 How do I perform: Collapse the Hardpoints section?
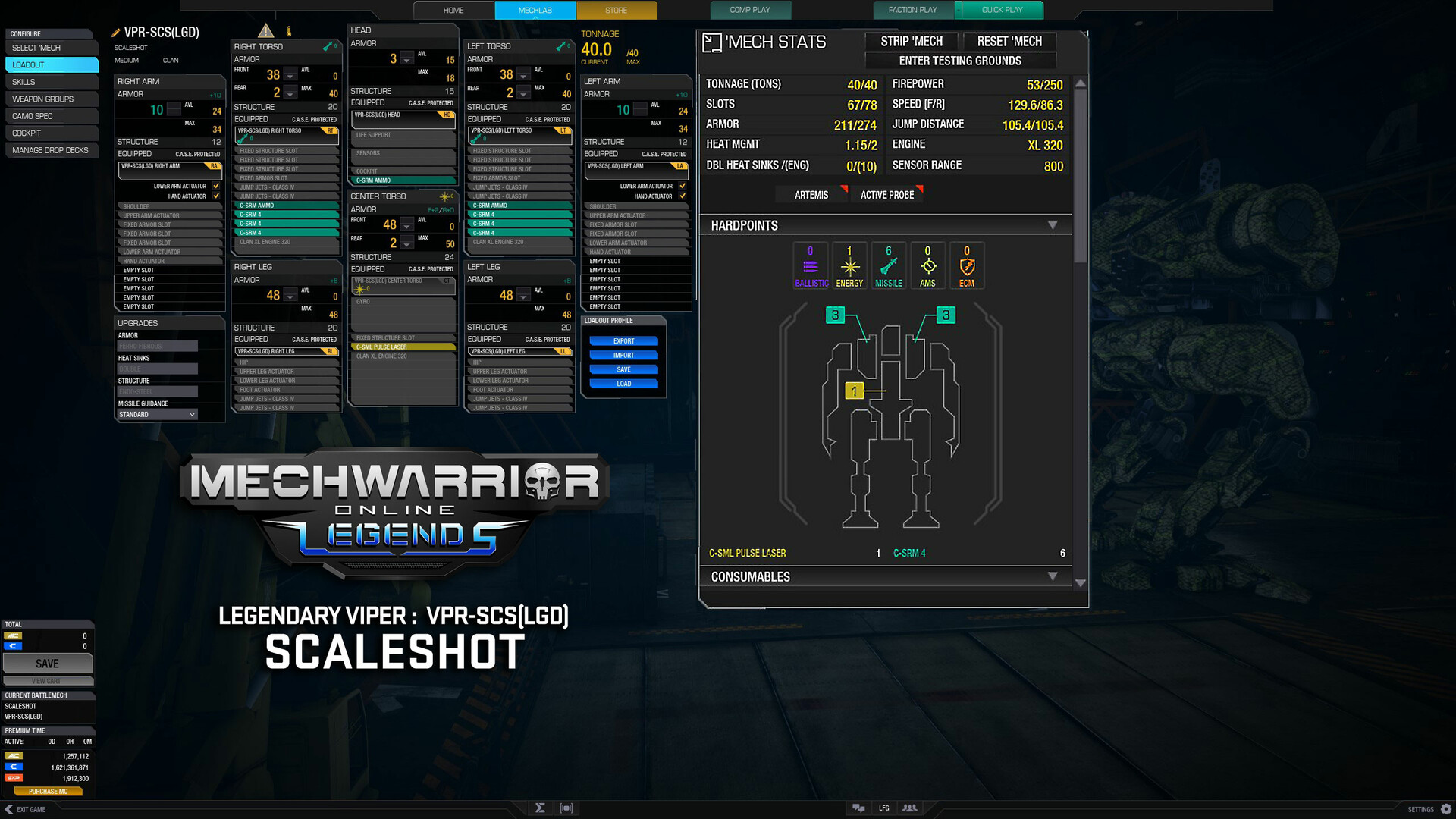[1053, 224]
